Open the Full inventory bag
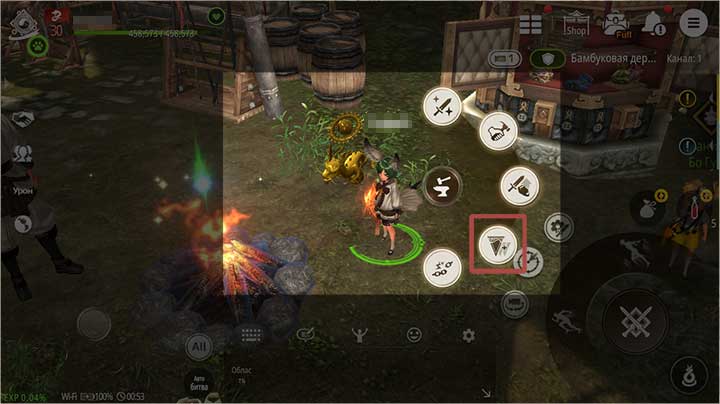This screenshot has width=720, height=404. pos(615,22)
